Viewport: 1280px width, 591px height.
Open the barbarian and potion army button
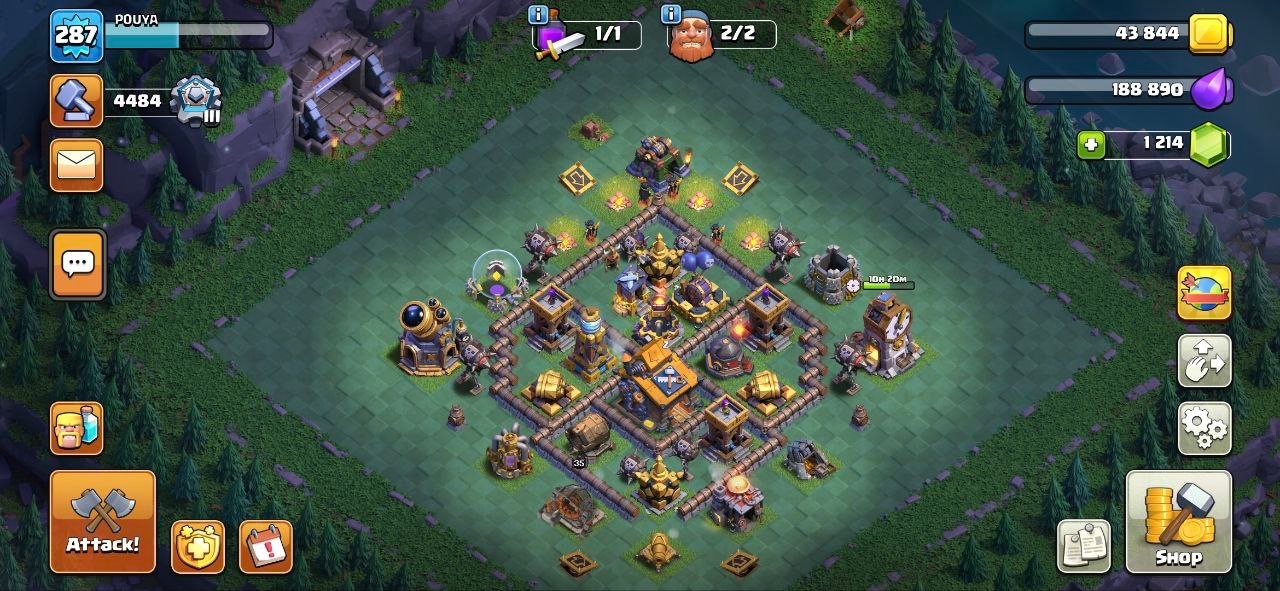[77, 428]
